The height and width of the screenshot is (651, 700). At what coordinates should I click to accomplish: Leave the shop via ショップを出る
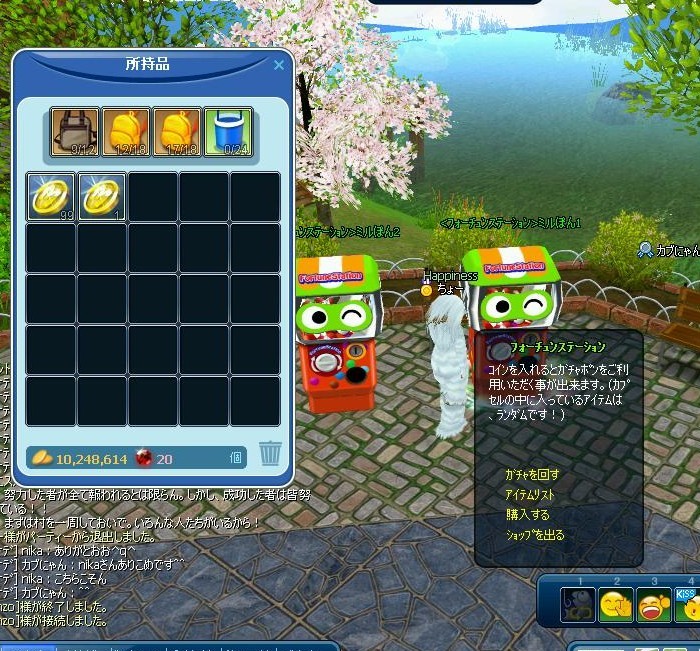pos(535,535)
